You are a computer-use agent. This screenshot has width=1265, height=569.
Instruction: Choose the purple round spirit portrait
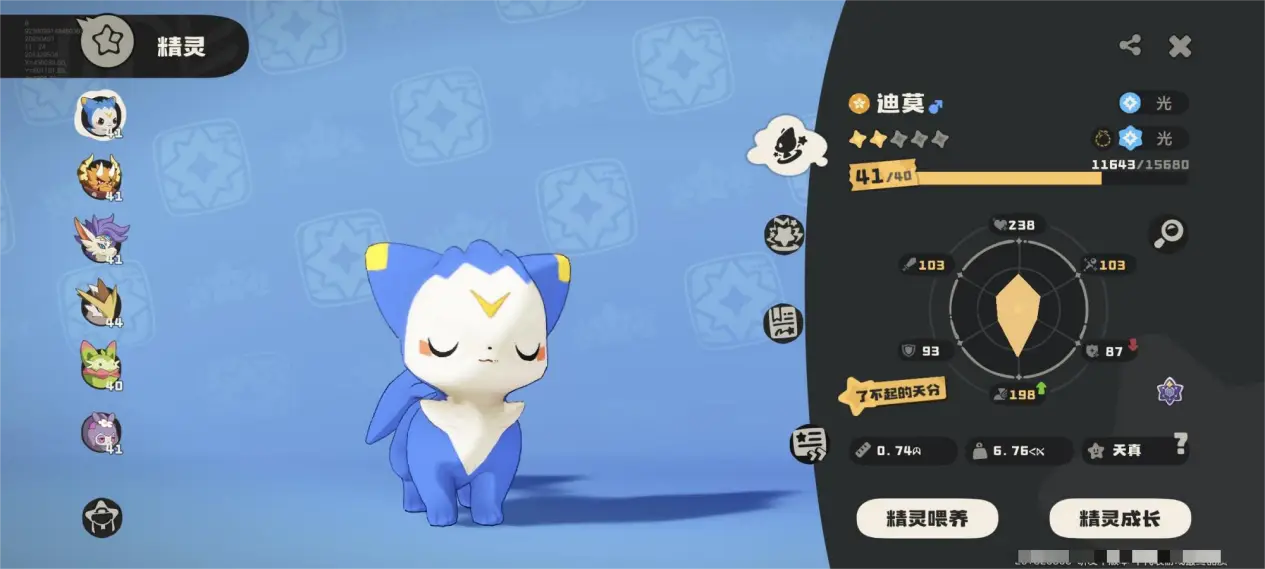(x=100, y=432)
